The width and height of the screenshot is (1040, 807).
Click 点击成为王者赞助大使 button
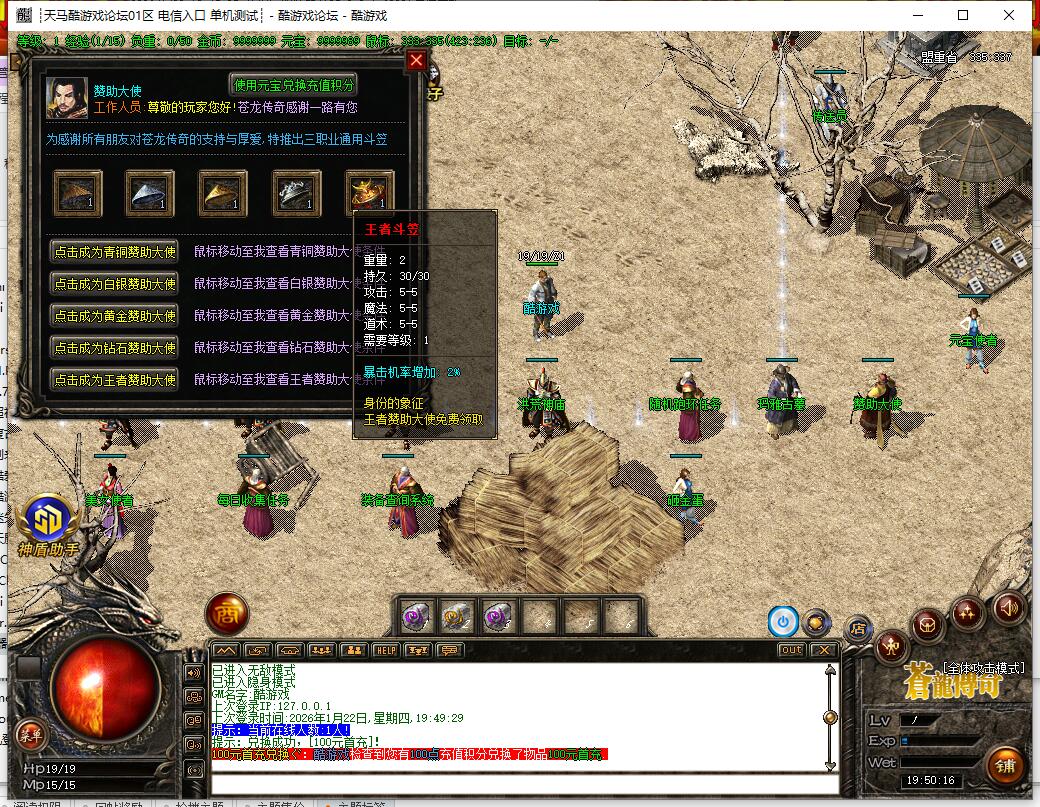pos(115,380)
